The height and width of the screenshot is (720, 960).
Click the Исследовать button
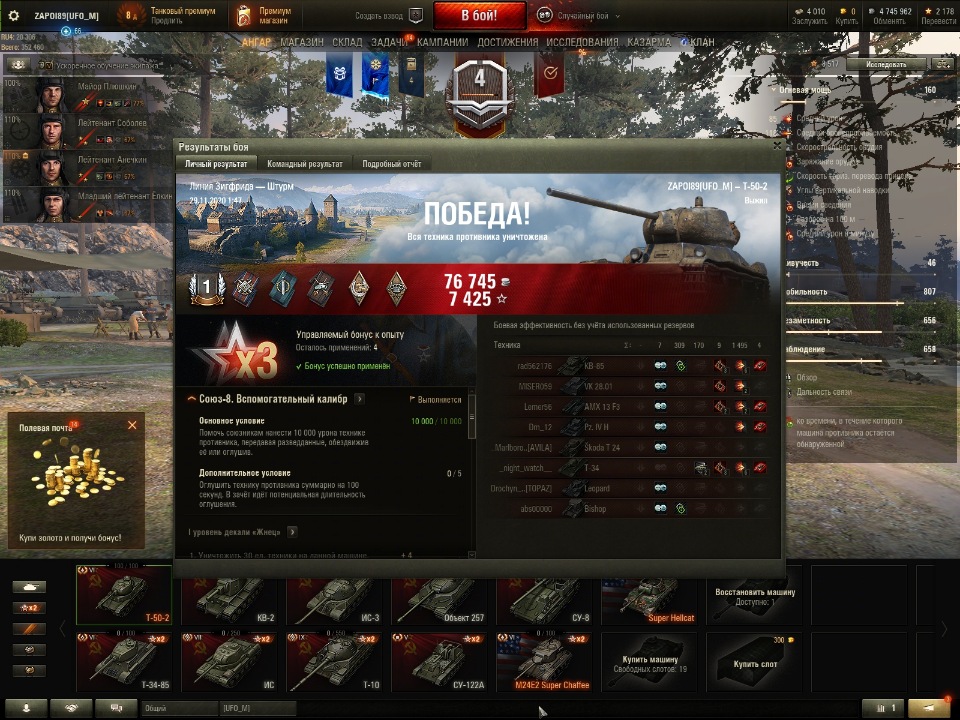pos(885,64)
